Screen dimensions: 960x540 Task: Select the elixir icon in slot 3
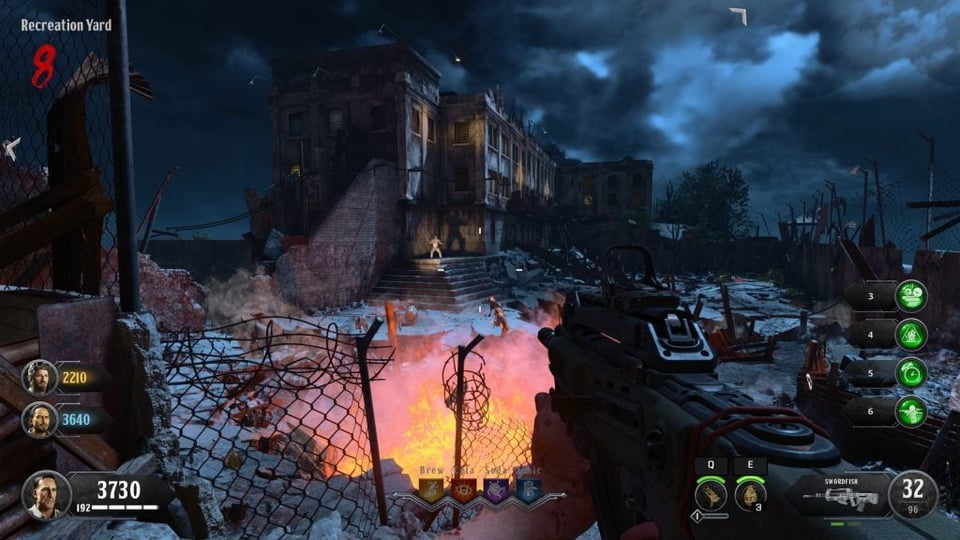click(910, 296)
